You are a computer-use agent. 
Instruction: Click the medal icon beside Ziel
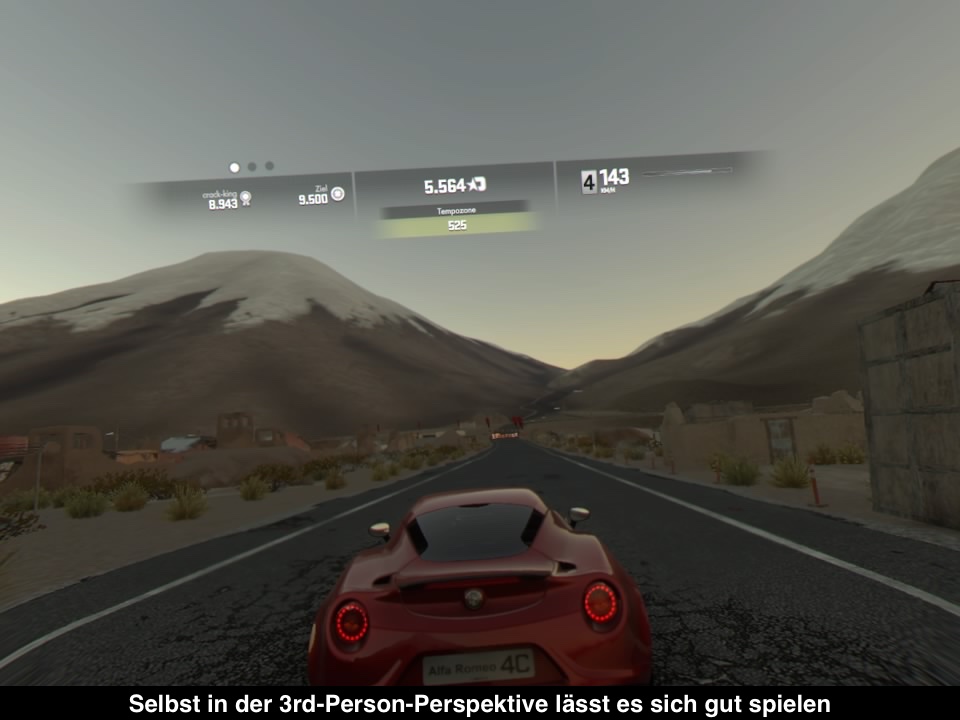pos(338,194)
